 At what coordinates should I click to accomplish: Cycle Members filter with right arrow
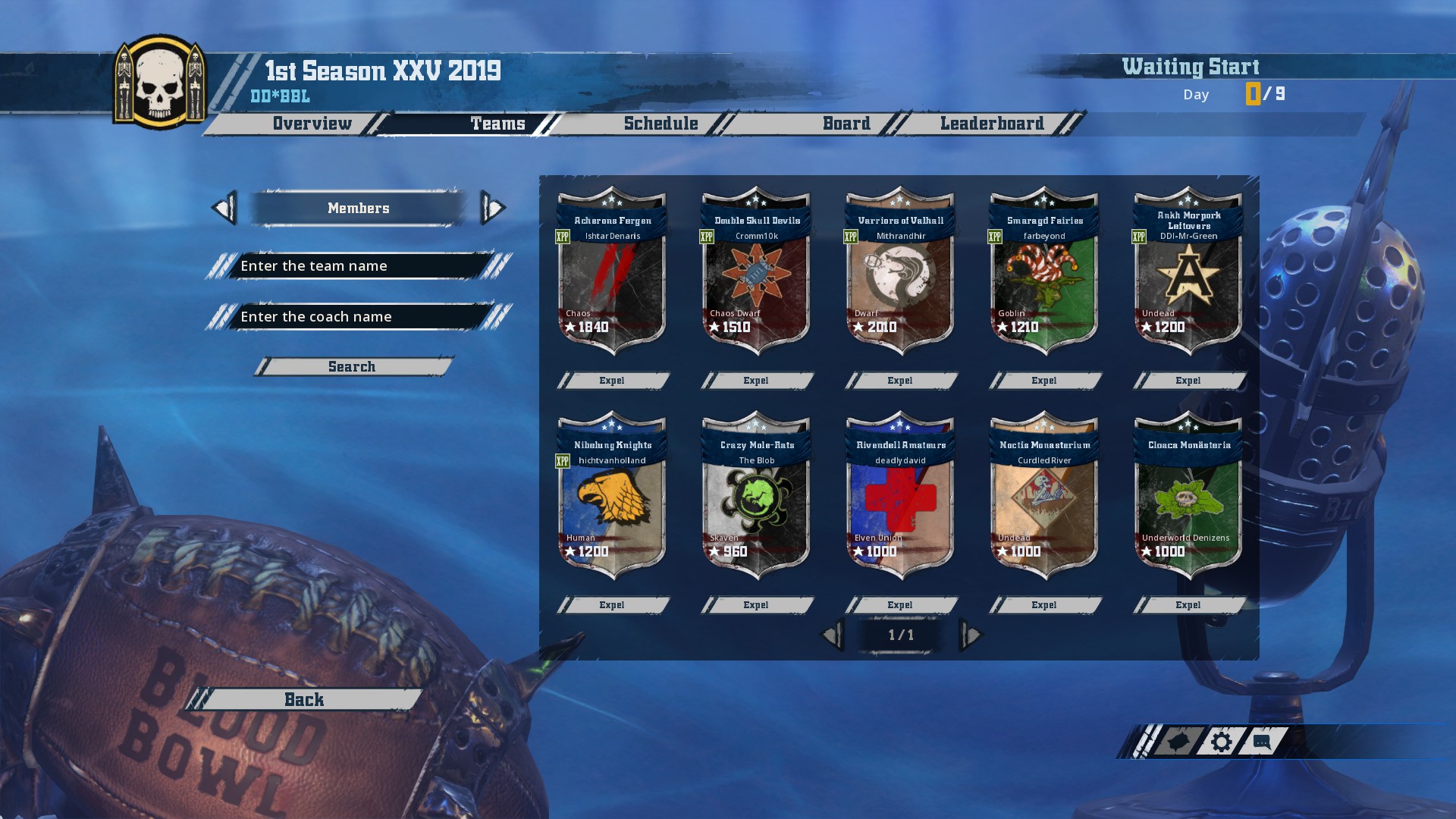pyautogui.click(x=493, y=208)
